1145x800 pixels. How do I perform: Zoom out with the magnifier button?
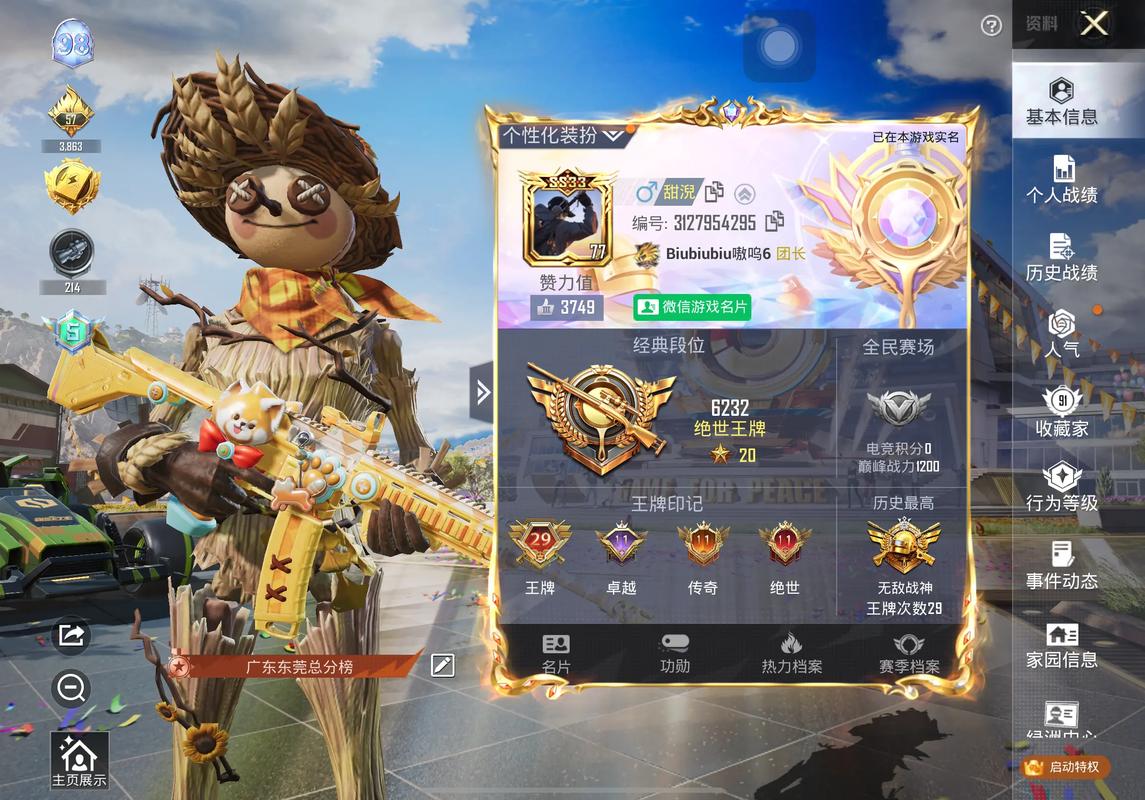click(x=71, y=688)
